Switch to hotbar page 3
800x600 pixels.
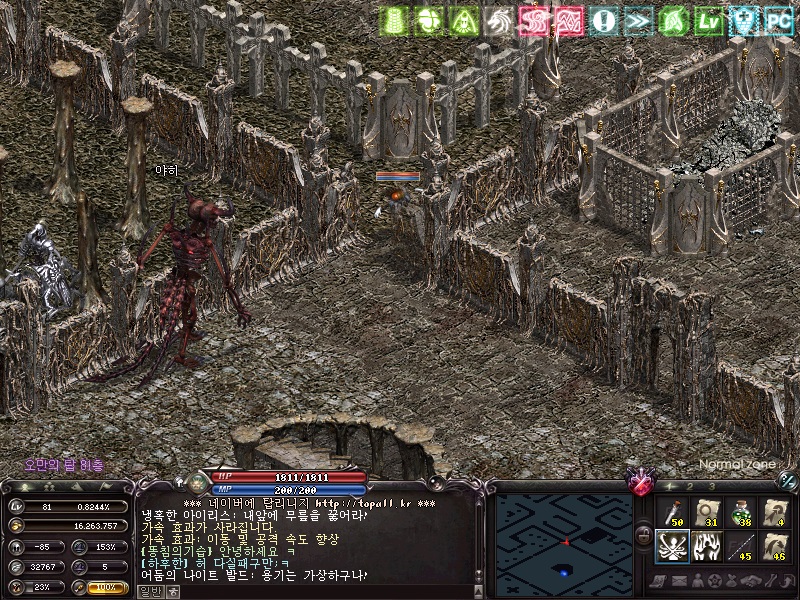click(x=710, y=486)
